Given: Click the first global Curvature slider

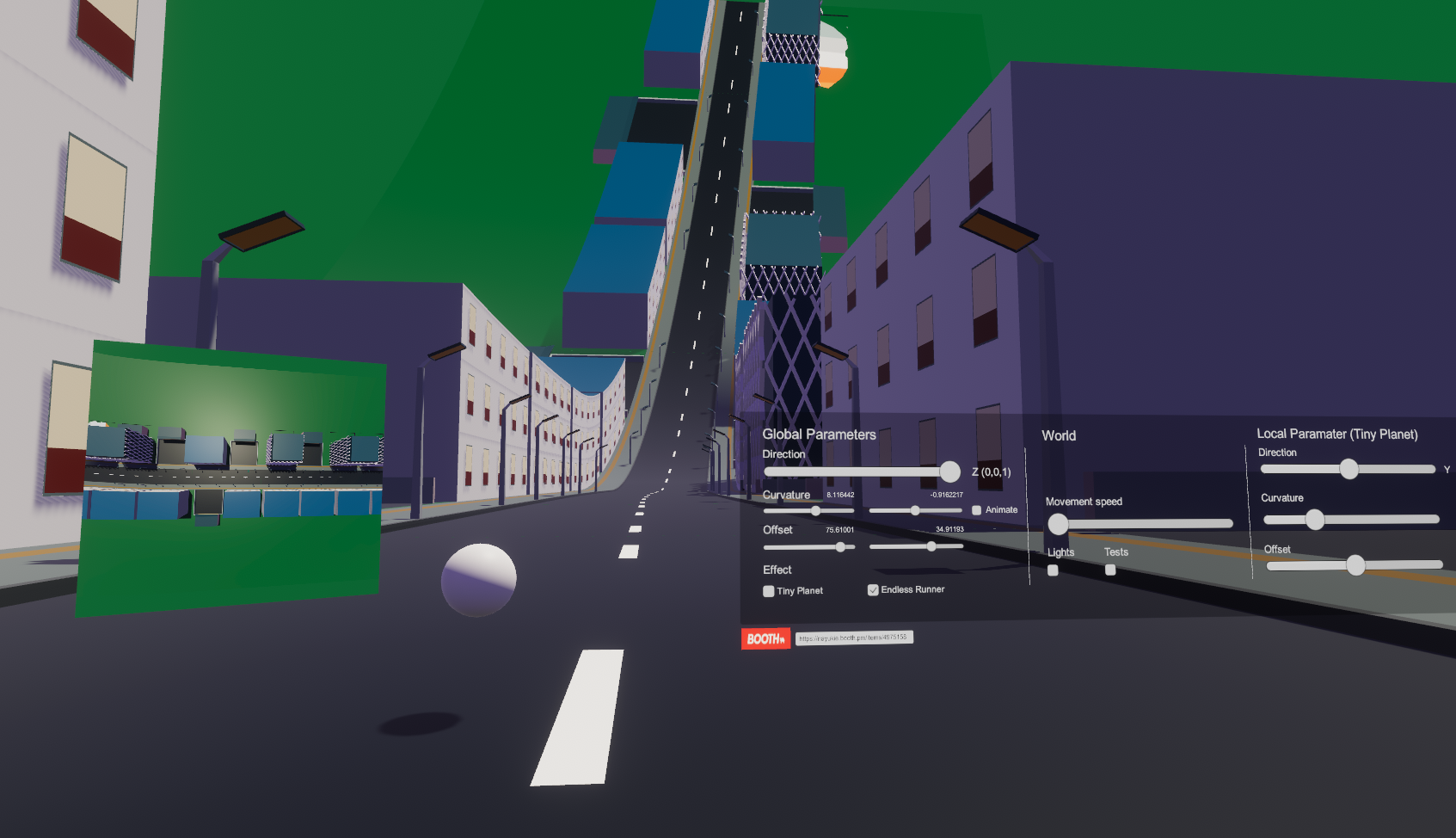Looking at the screenshot, I should point(815,510).
